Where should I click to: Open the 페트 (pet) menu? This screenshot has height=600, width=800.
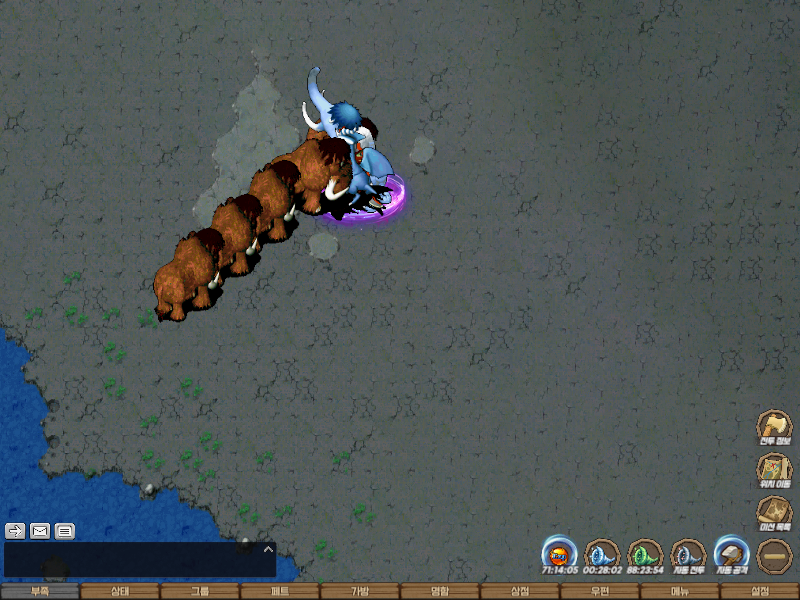280,591
